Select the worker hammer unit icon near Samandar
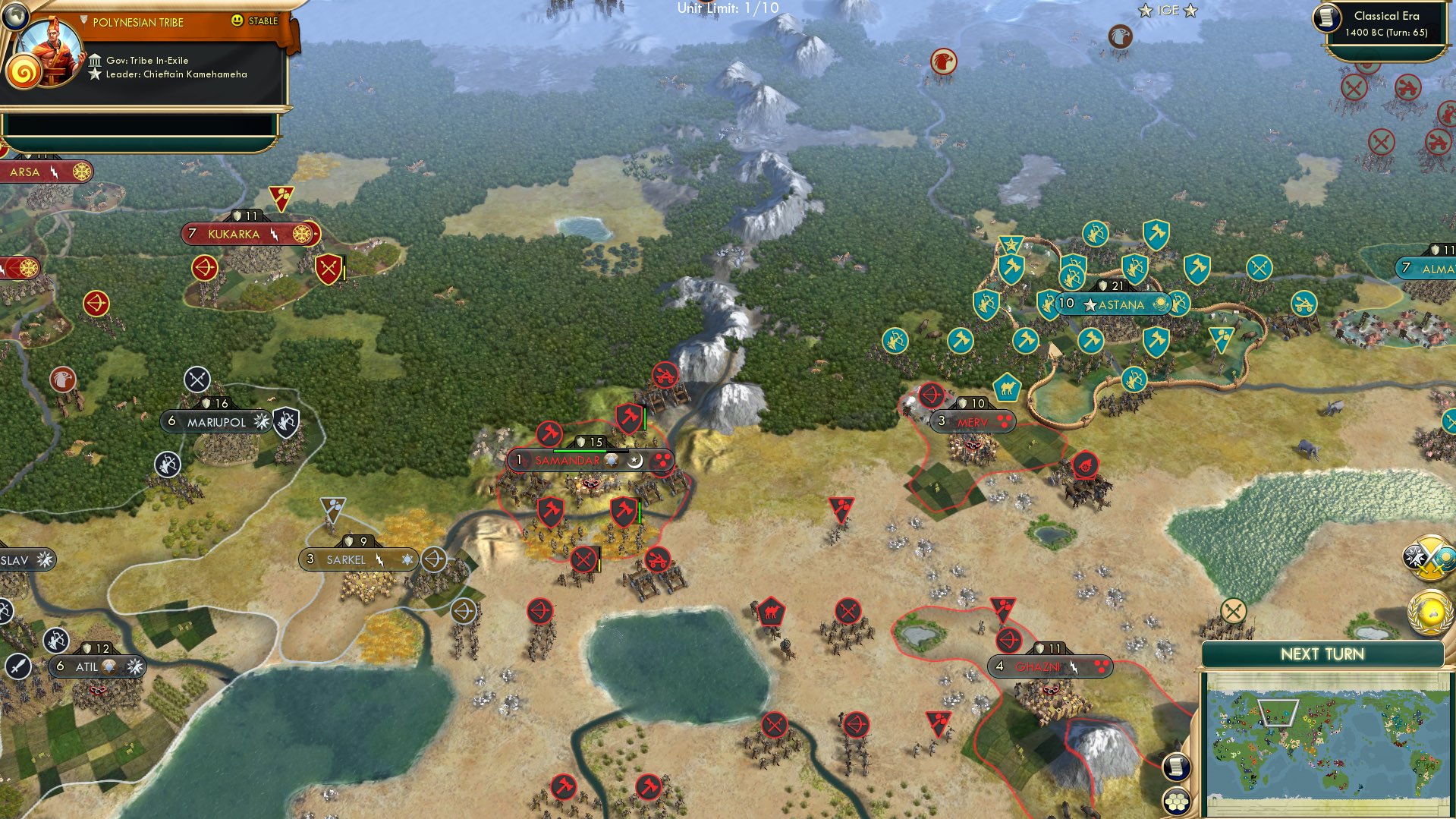1456x819 pixels. pyautogui.click(x=549, y=434)
